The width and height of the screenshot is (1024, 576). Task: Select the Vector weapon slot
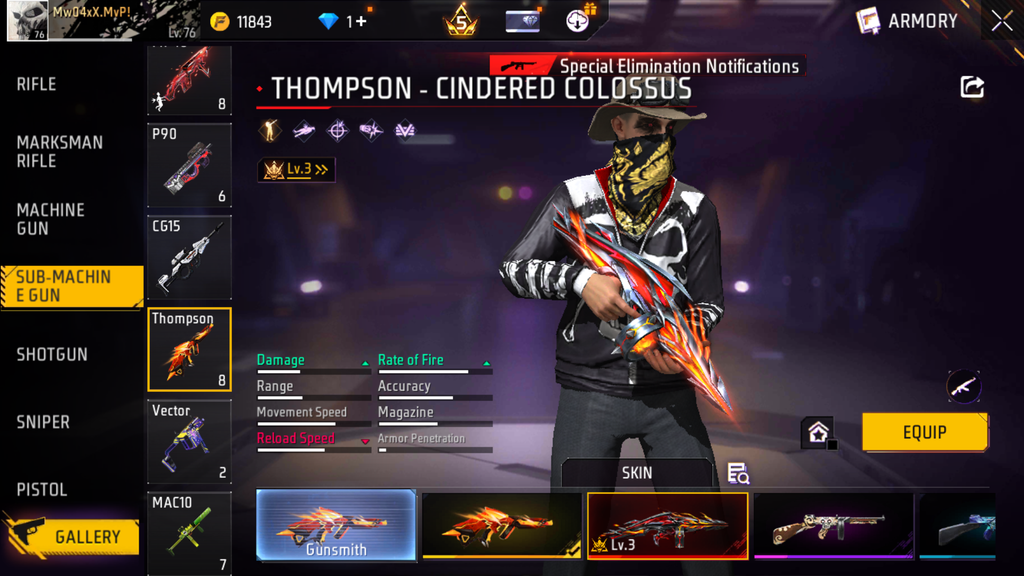(189, 441)
